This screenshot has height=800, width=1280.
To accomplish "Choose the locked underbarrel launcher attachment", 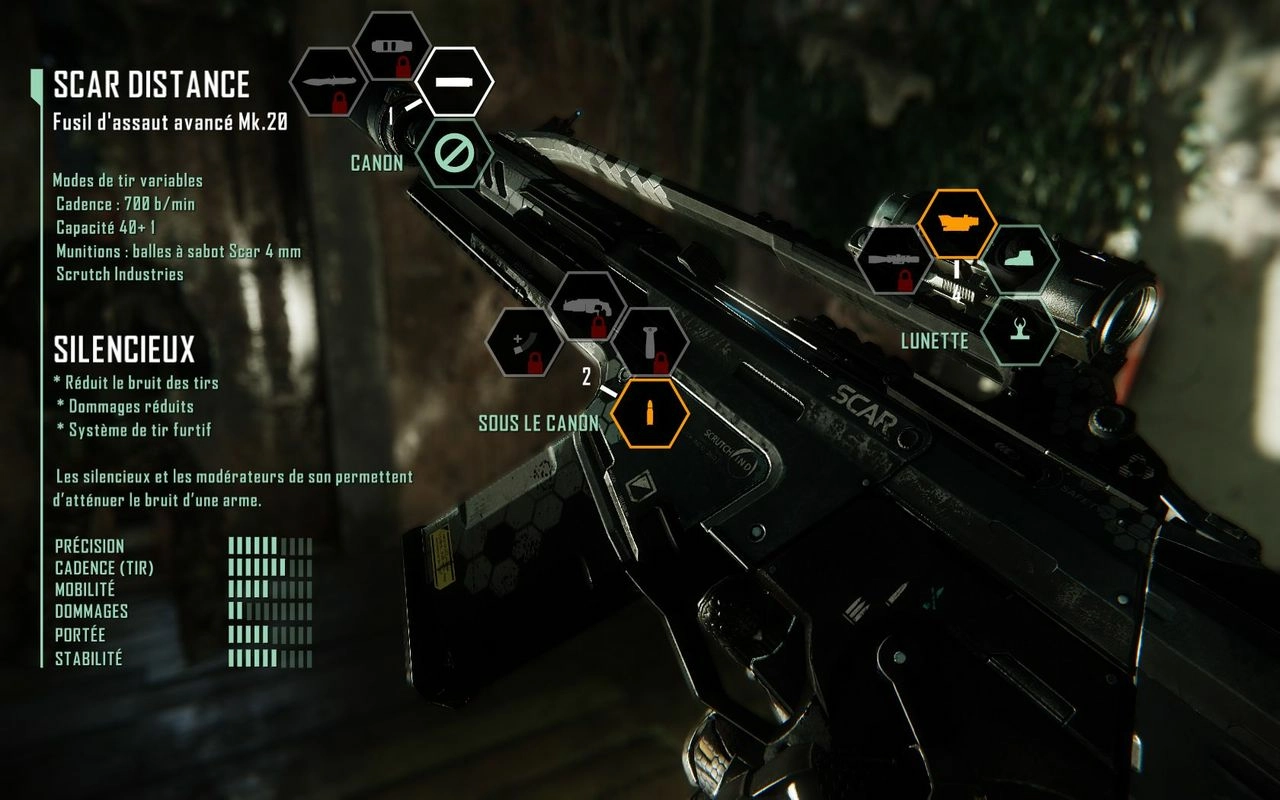I will click(x=588, y=306).
